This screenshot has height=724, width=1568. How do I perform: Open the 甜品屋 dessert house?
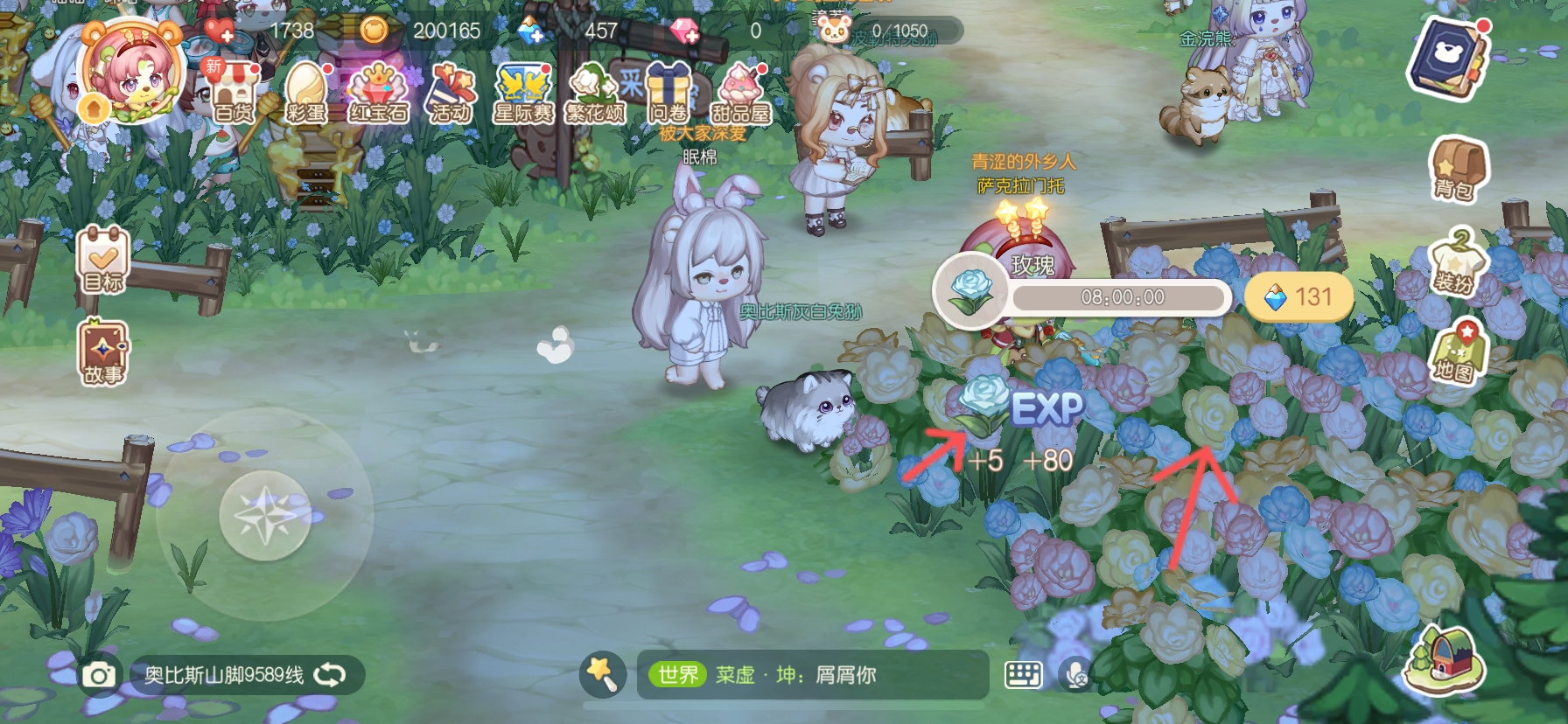click(x=741, y=92)
